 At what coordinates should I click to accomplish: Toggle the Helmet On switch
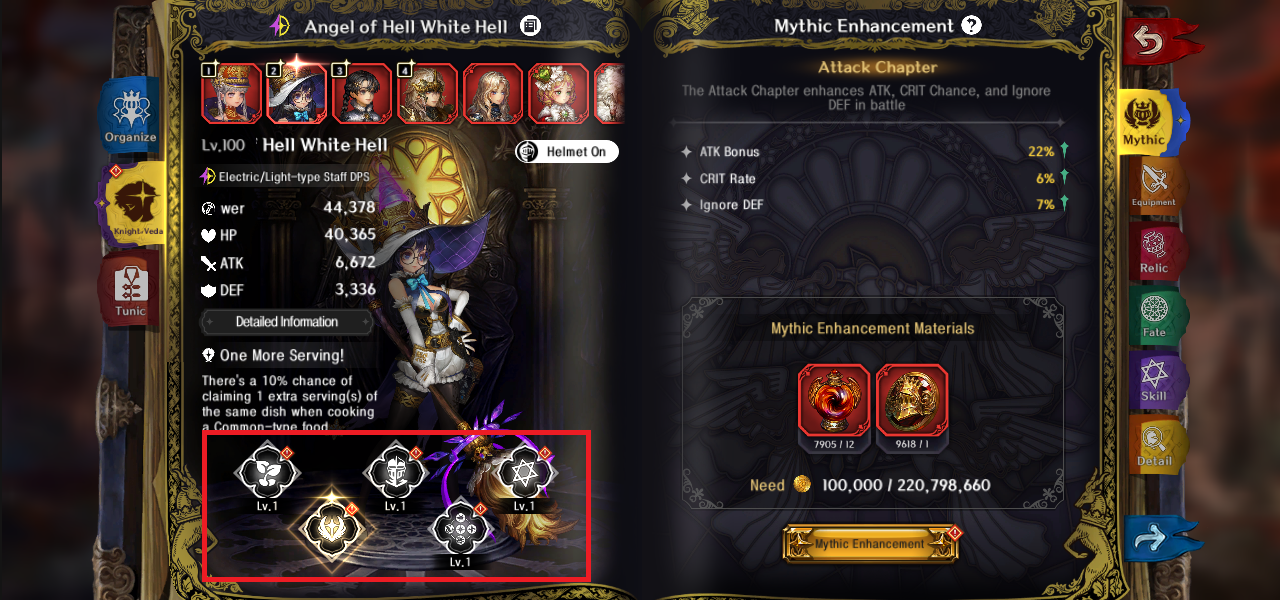point(567,152)
